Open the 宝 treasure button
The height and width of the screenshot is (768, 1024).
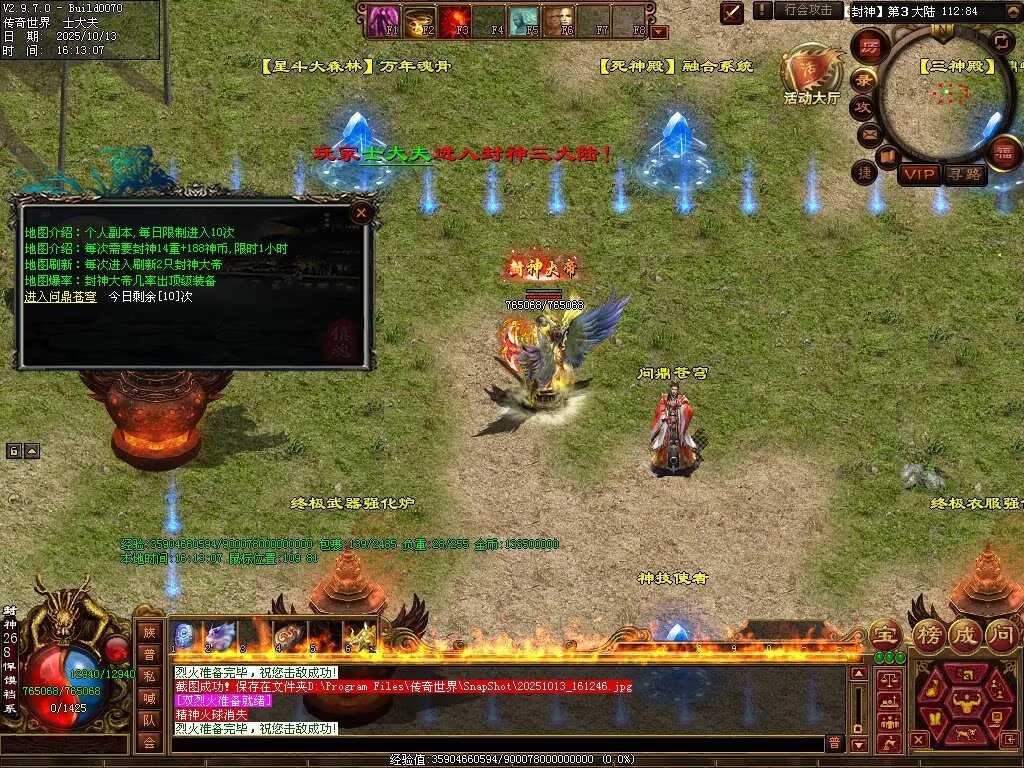pos(885,634)
